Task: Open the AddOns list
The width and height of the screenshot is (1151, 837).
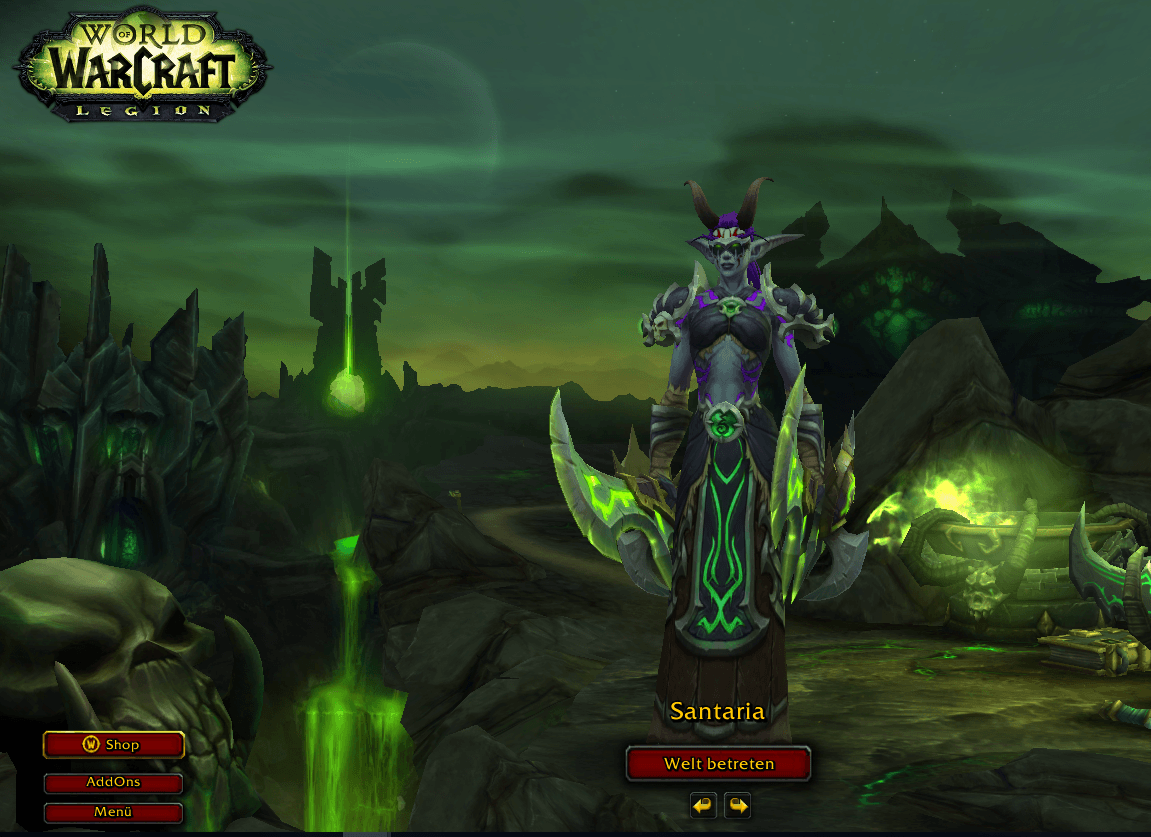Action: [113, 783]
